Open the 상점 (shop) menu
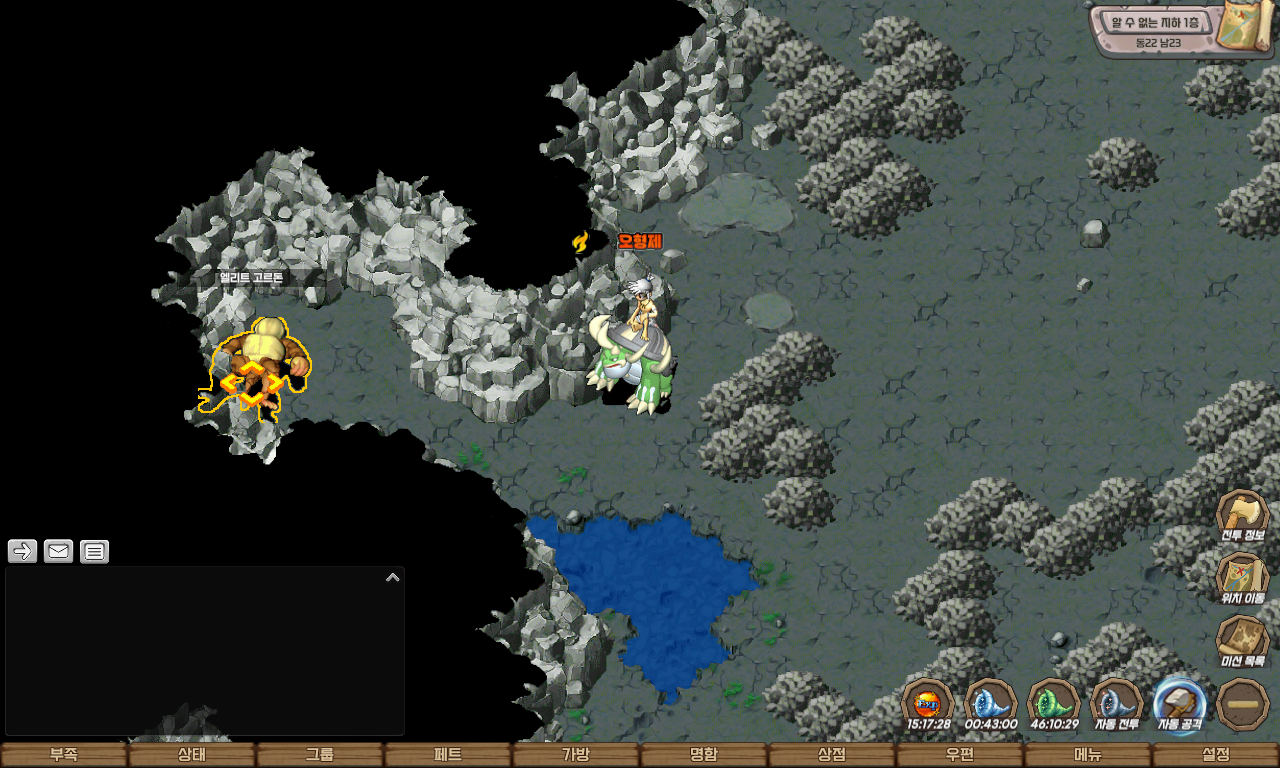Image resolution: width=1280 pixels, height=768 pixels. (832, 755)
